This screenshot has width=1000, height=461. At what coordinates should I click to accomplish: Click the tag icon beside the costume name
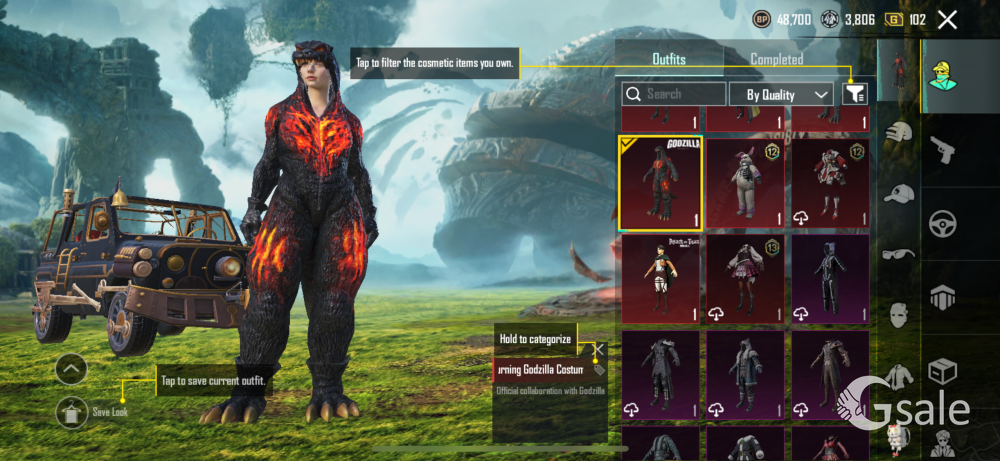(599, 369)
